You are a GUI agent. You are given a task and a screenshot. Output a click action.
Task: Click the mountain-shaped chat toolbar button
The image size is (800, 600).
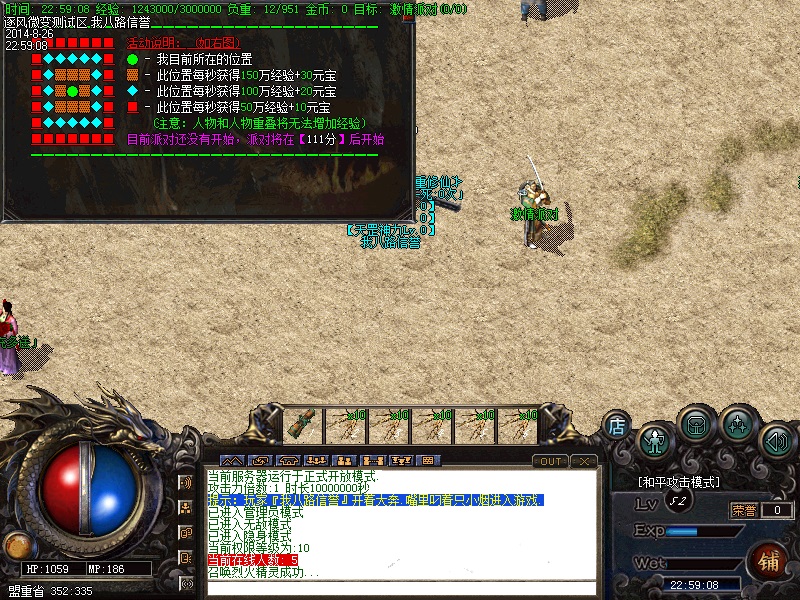[231, 461]
